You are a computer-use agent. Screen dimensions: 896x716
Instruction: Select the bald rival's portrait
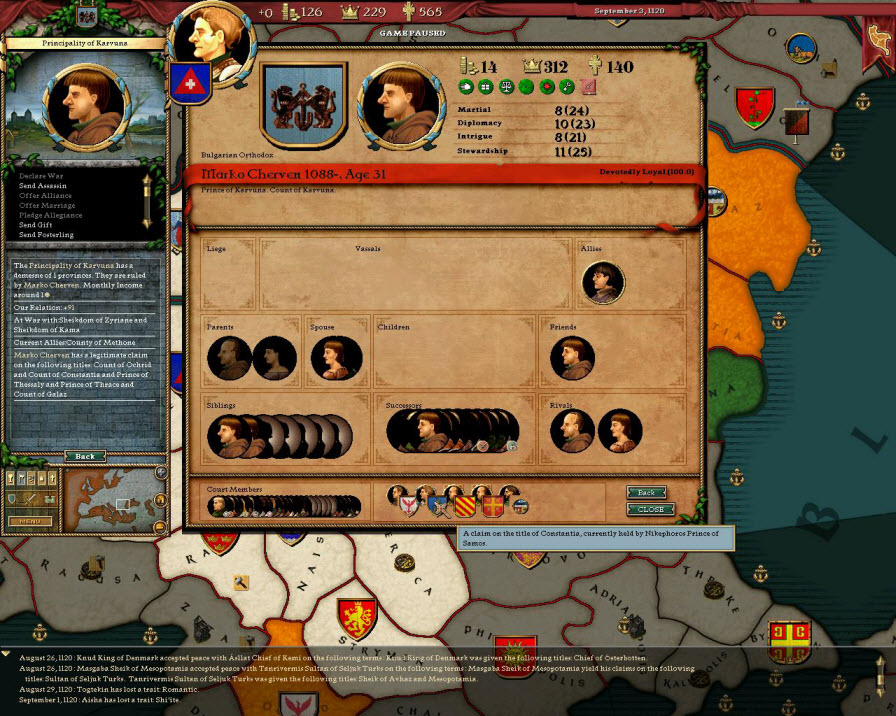coord(572,431)
